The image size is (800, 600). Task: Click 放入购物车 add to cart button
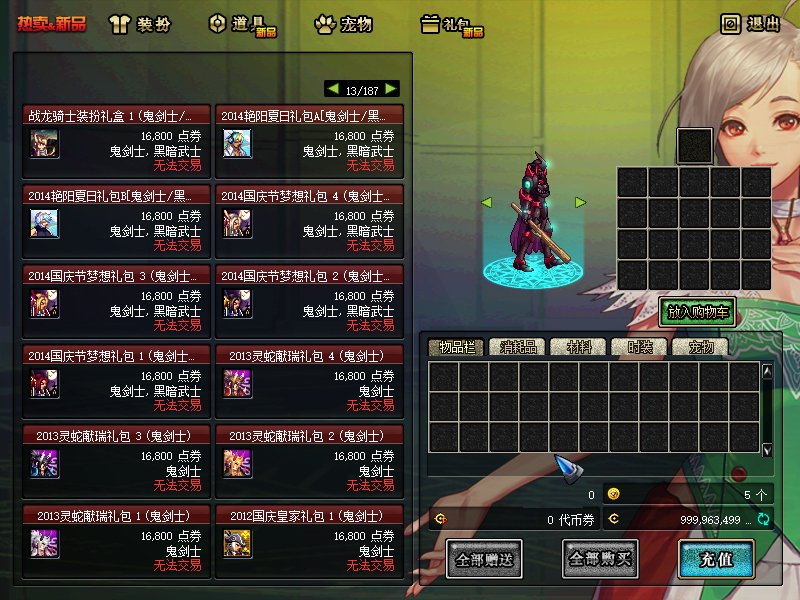point(697,312)
